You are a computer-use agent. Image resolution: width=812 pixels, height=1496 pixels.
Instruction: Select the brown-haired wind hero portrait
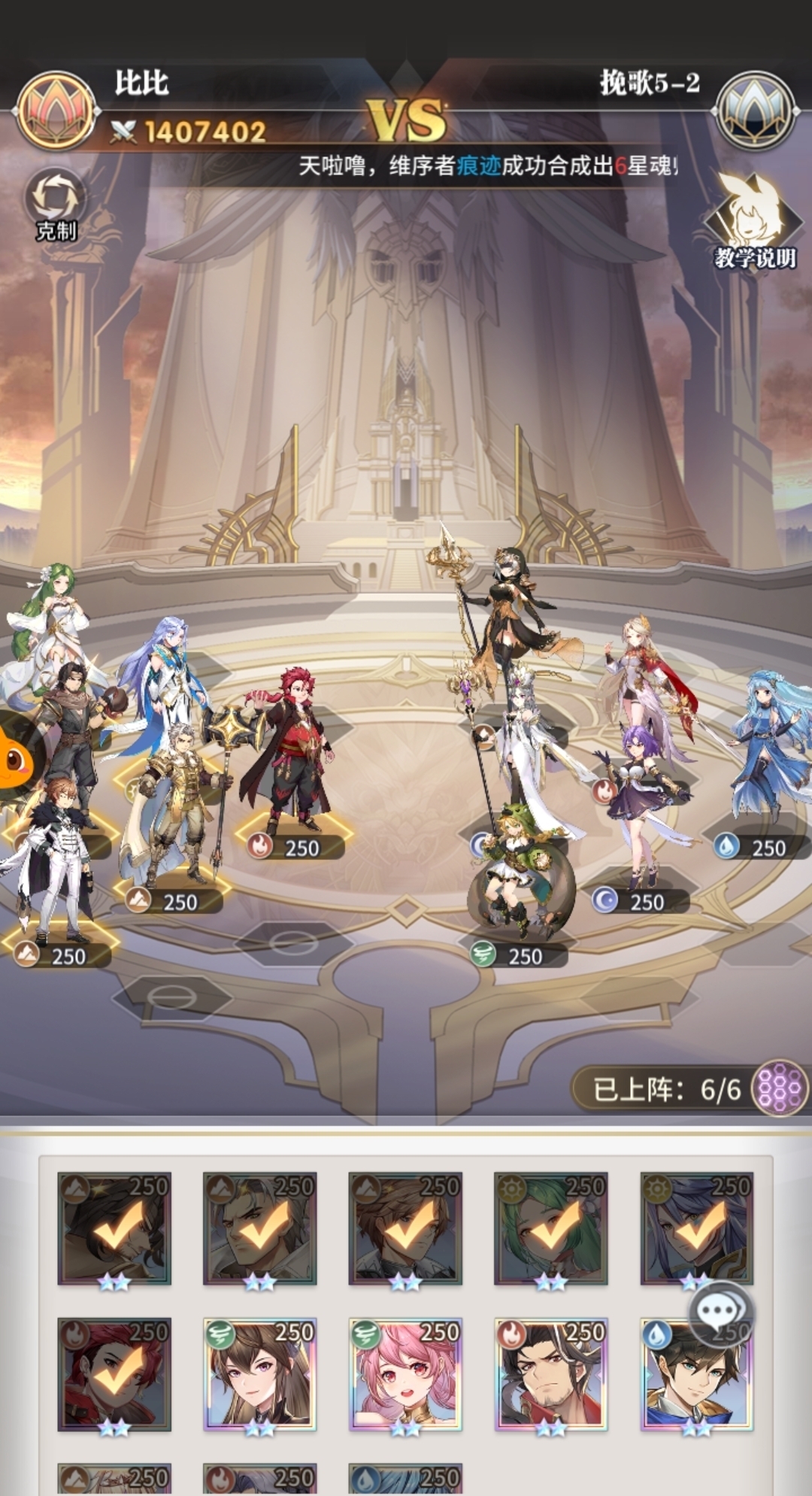259,1373
